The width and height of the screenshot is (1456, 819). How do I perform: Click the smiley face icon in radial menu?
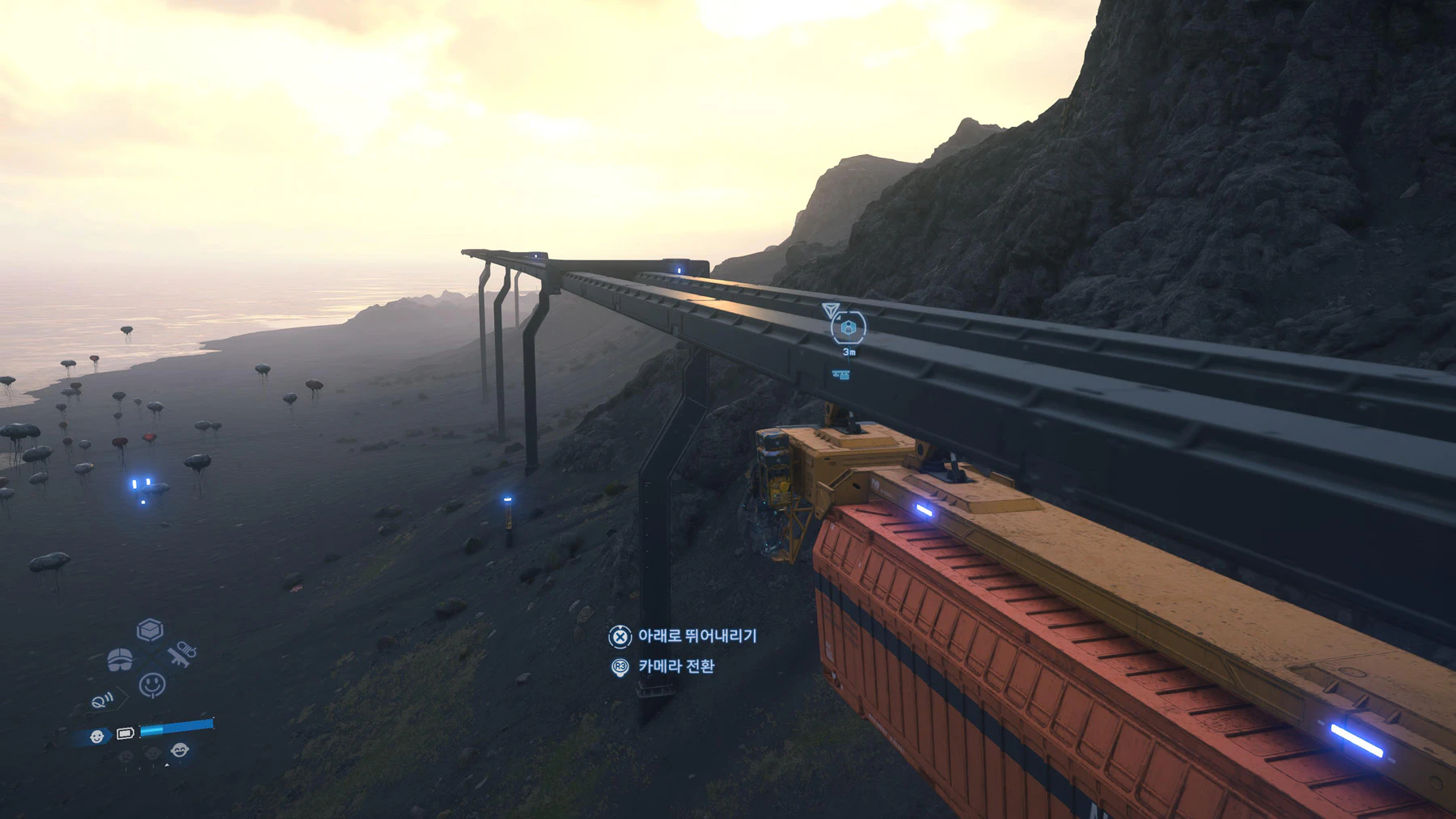[152, 685]
